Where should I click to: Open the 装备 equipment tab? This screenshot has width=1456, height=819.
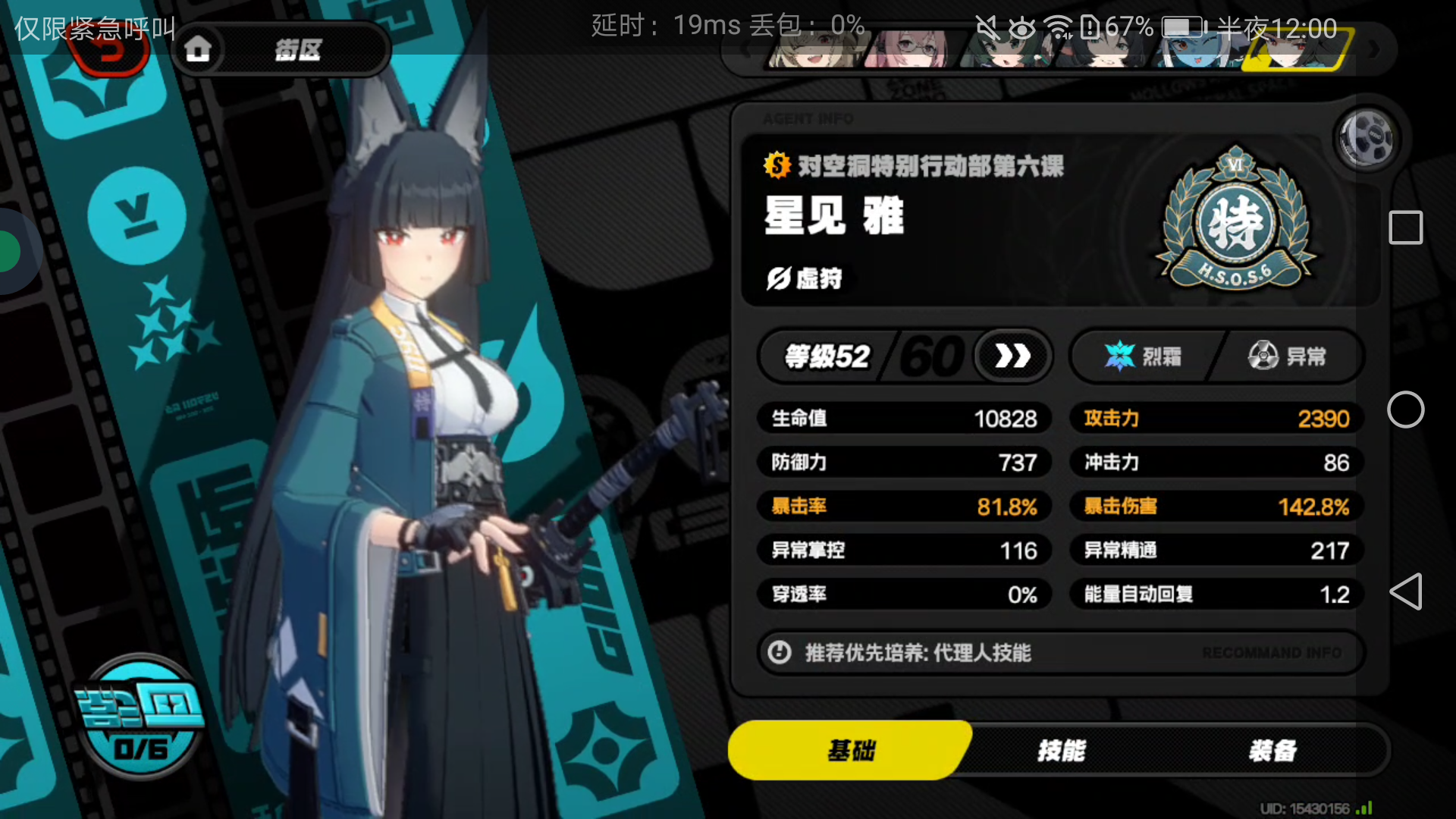(x=1272, y=751)
